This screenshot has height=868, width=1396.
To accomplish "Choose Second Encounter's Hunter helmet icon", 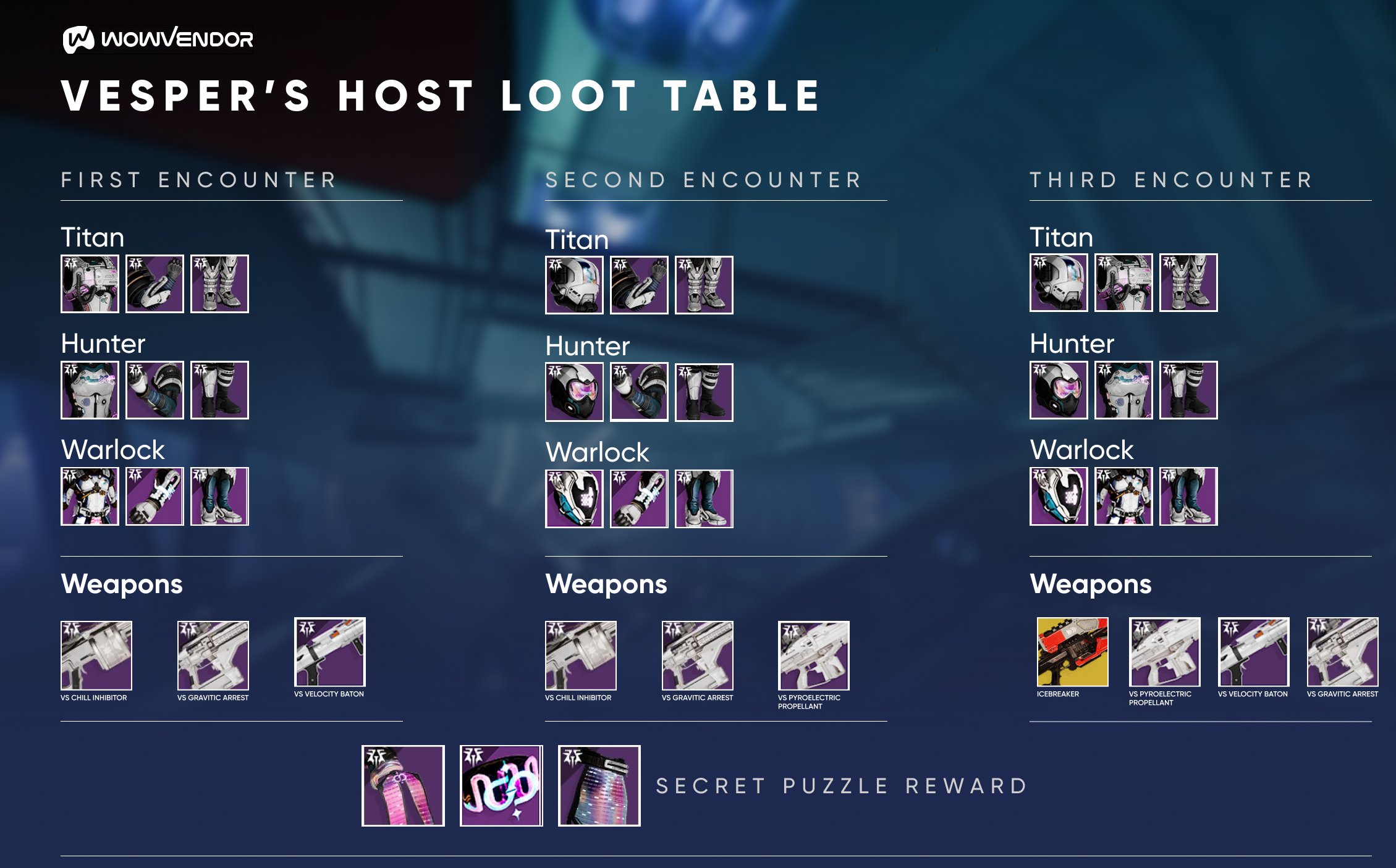I will click(574, 392).
